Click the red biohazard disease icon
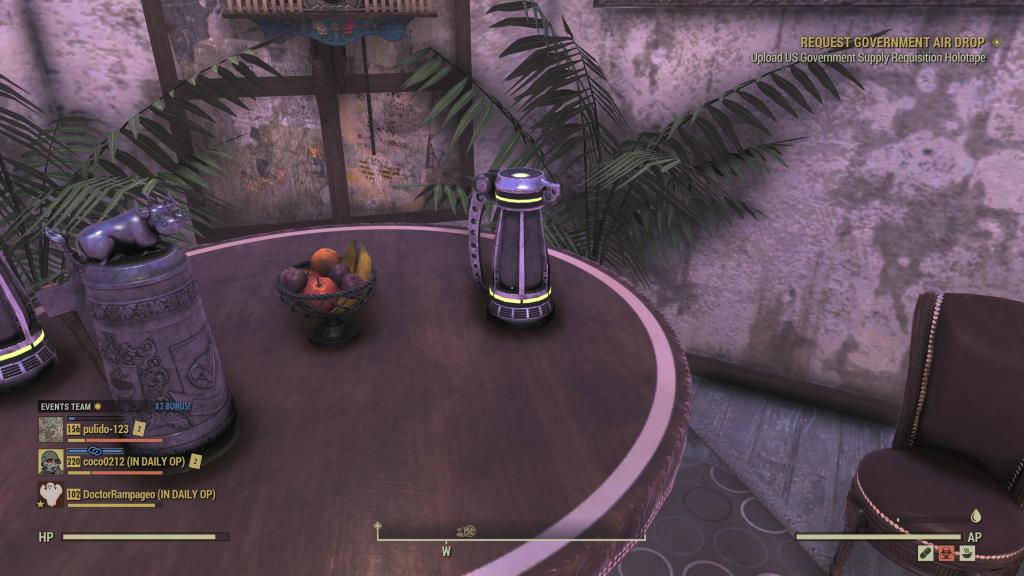 [x=946, y=552]
